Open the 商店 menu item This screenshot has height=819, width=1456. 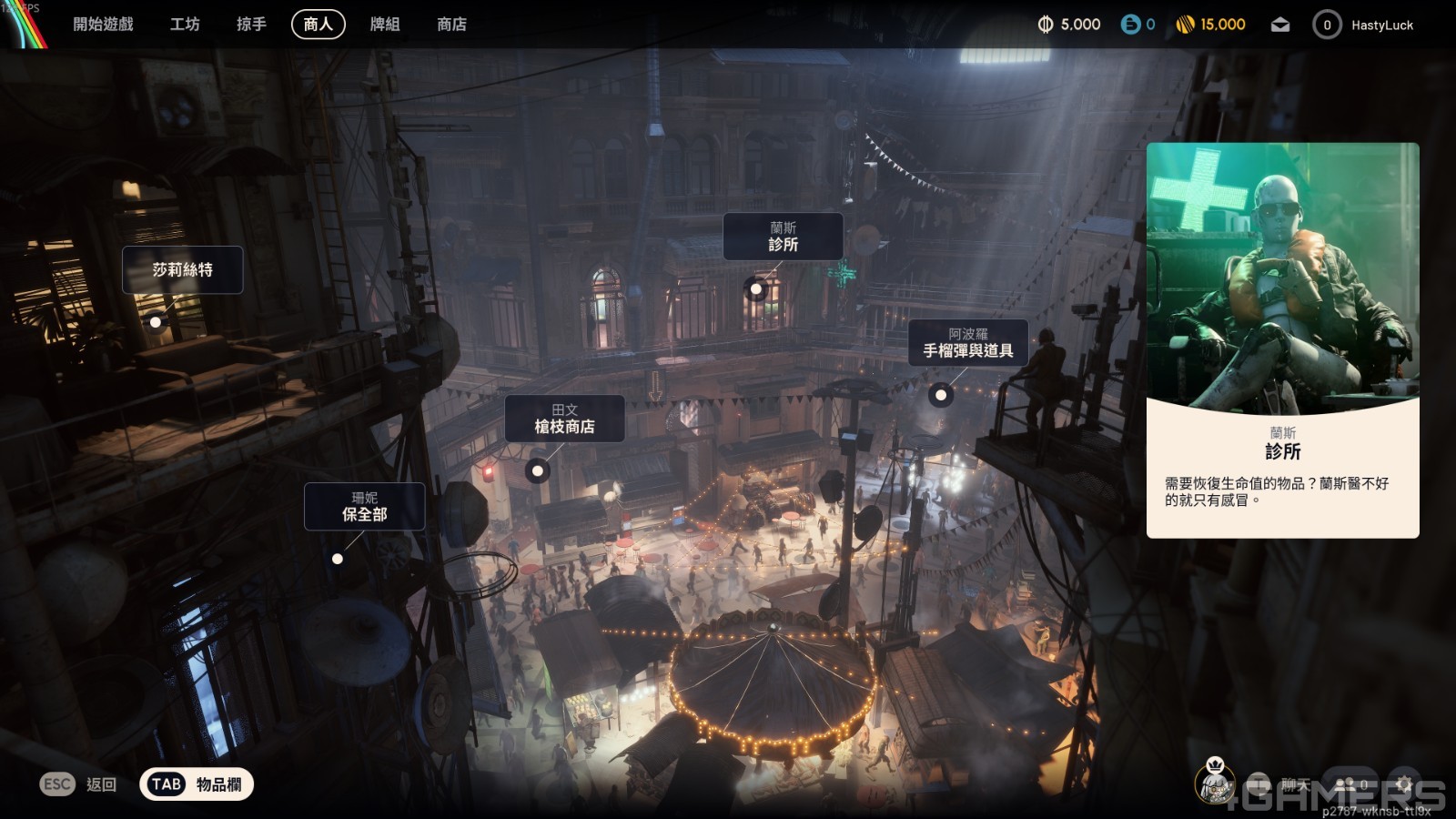click(x=450, y=25)
